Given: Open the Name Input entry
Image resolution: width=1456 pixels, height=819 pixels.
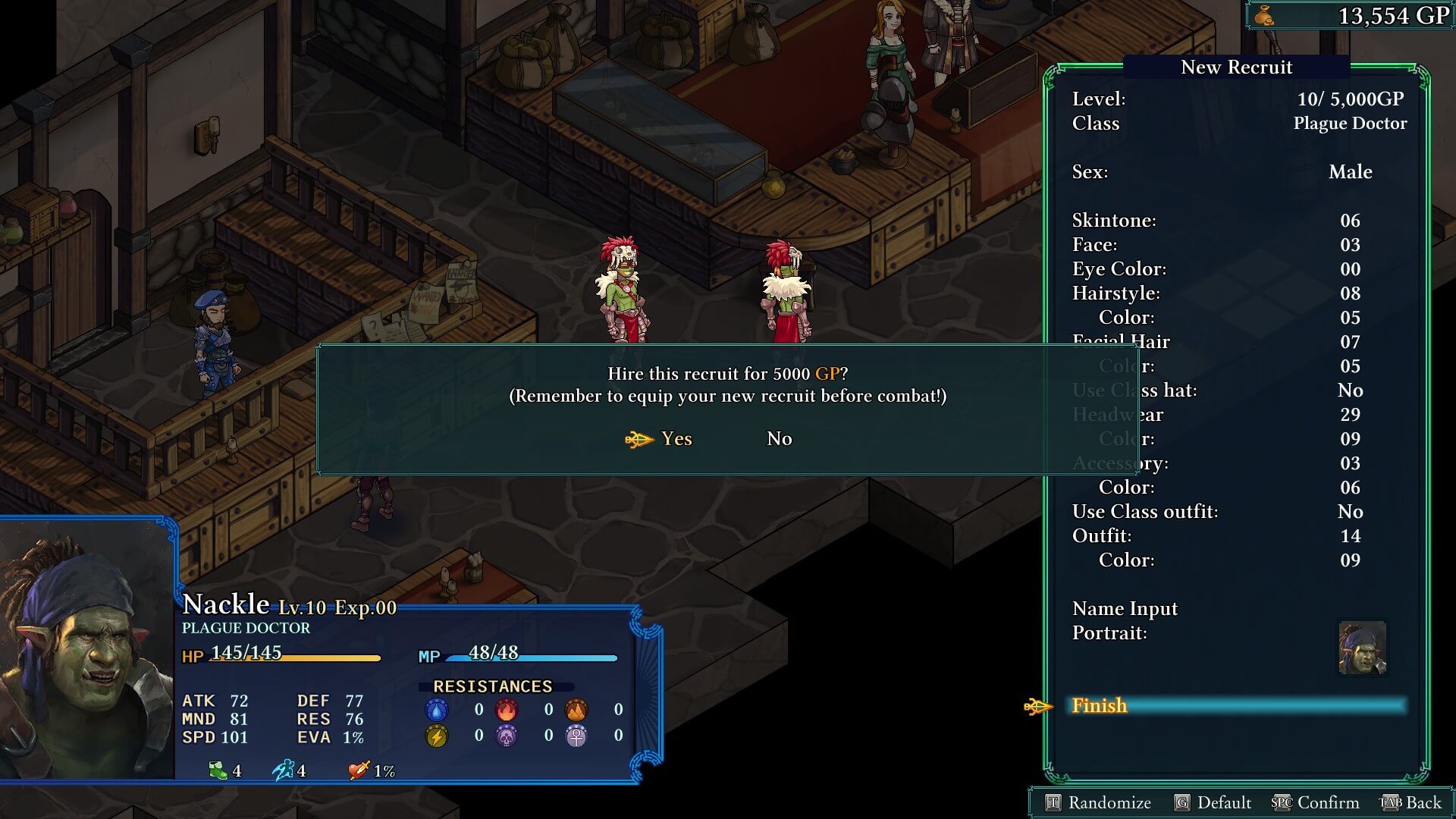Looking at the screenshot, I should pos(1125,609).
